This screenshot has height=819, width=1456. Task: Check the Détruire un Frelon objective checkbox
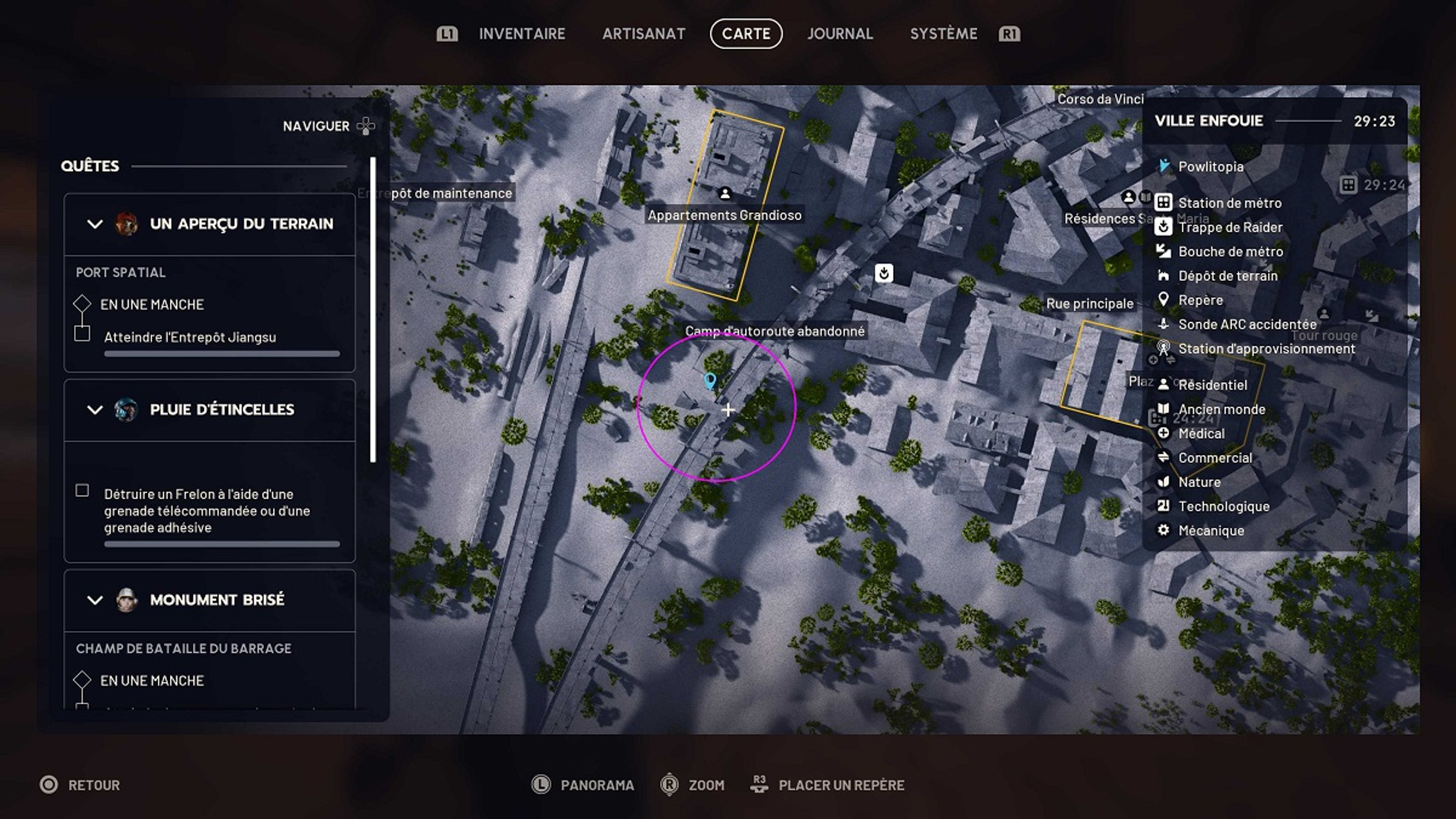pos(82,491)
